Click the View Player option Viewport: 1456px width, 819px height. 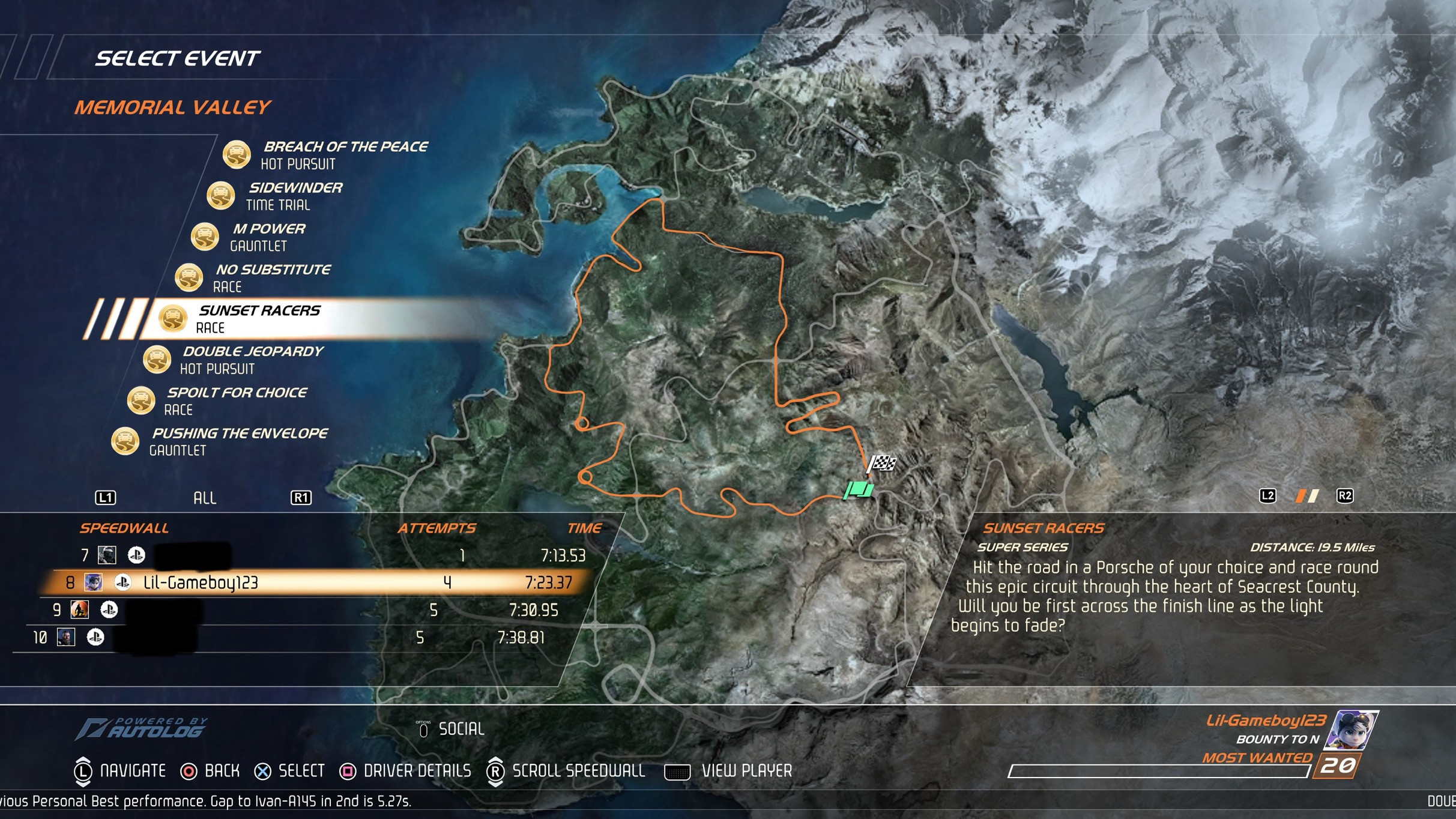[x=746, y=771]
